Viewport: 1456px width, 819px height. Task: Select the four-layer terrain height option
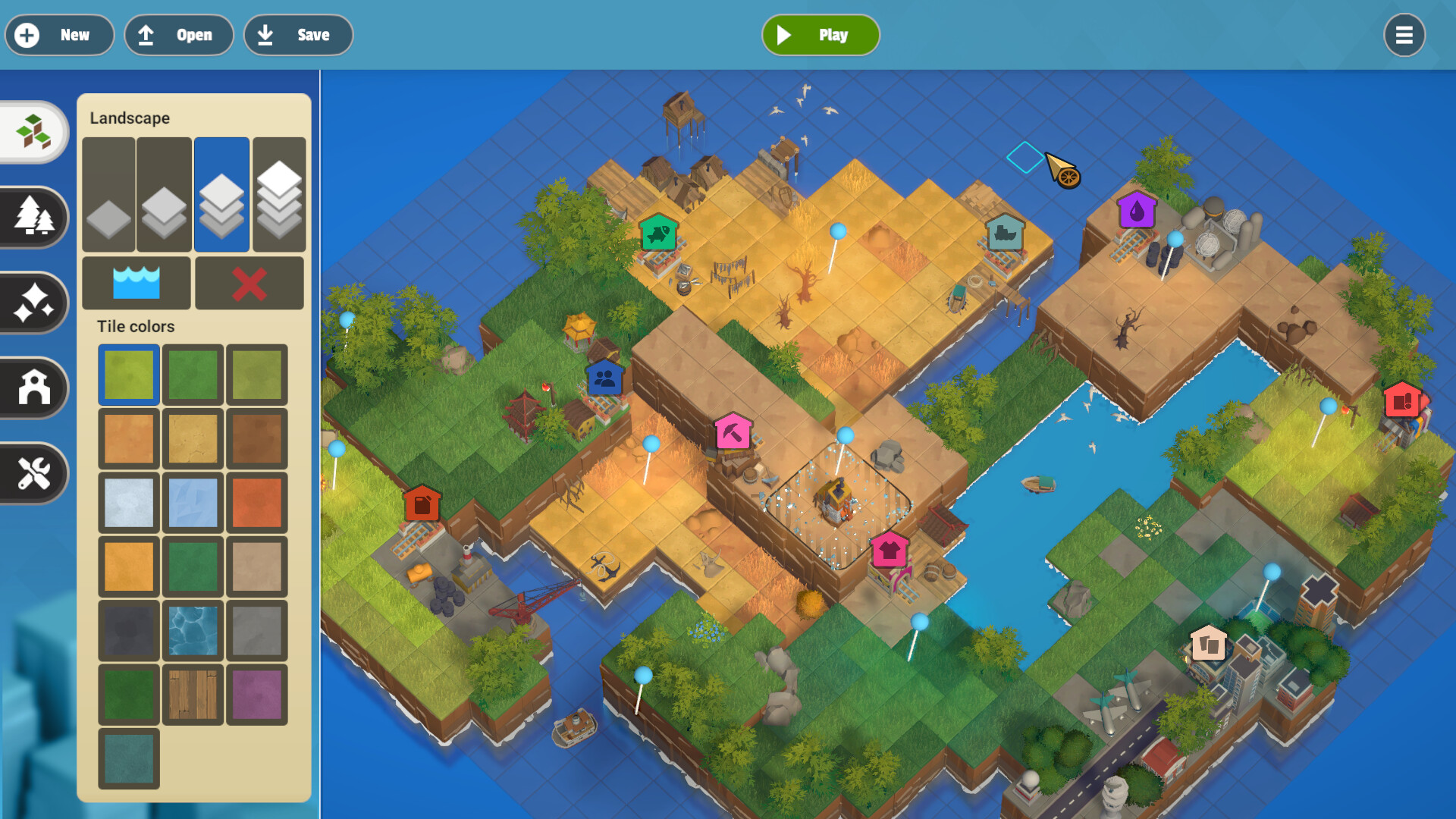(x=278, y=194)
